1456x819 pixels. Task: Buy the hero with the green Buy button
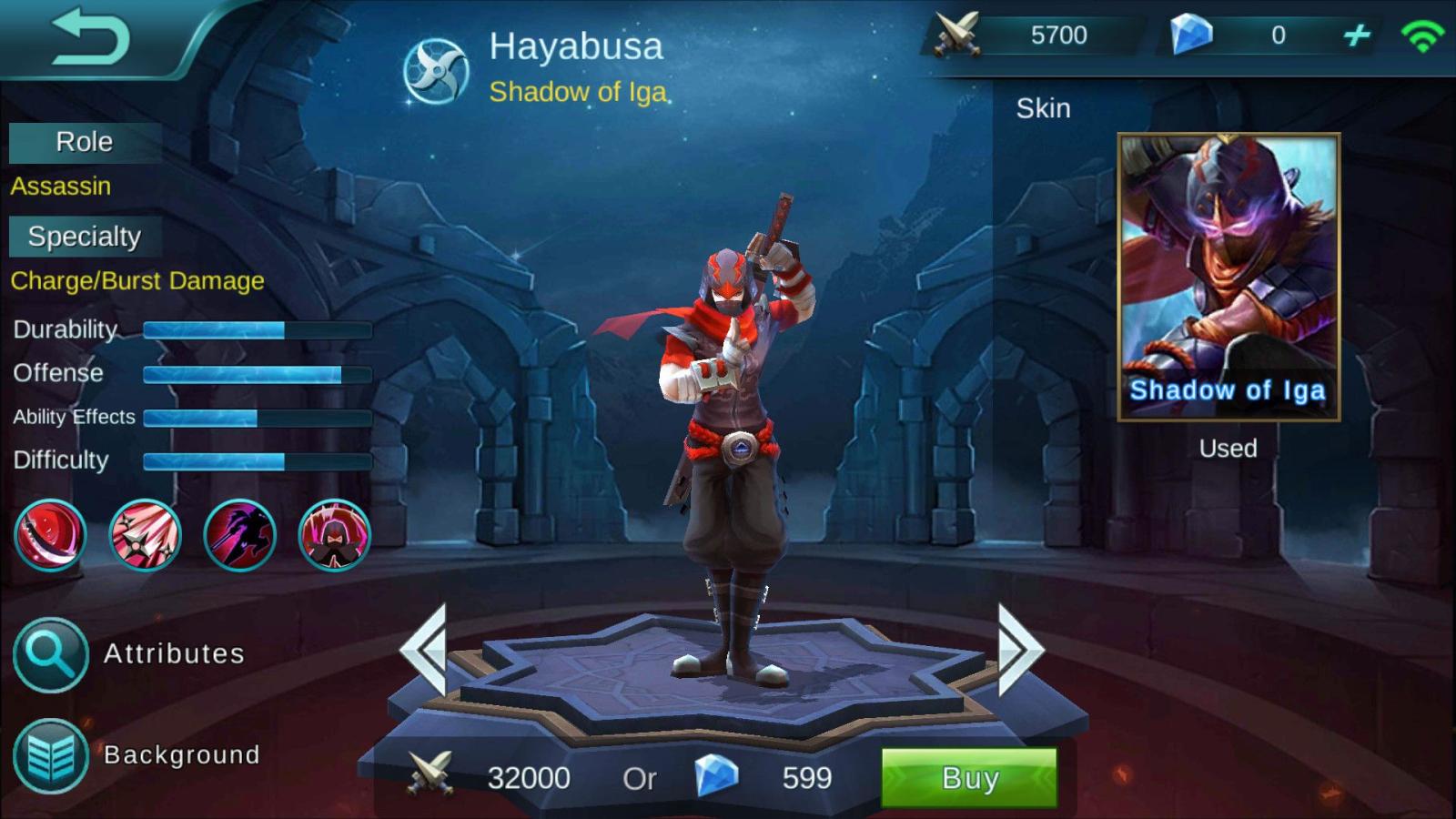coord(968,778)
